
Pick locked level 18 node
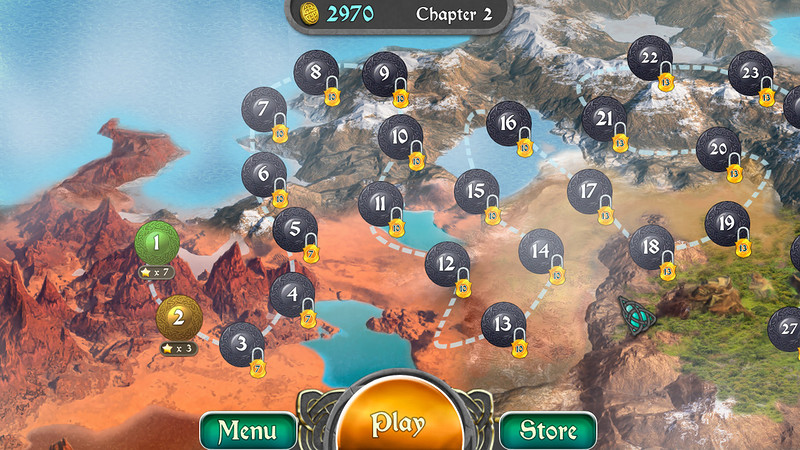(x=651, y=246)
